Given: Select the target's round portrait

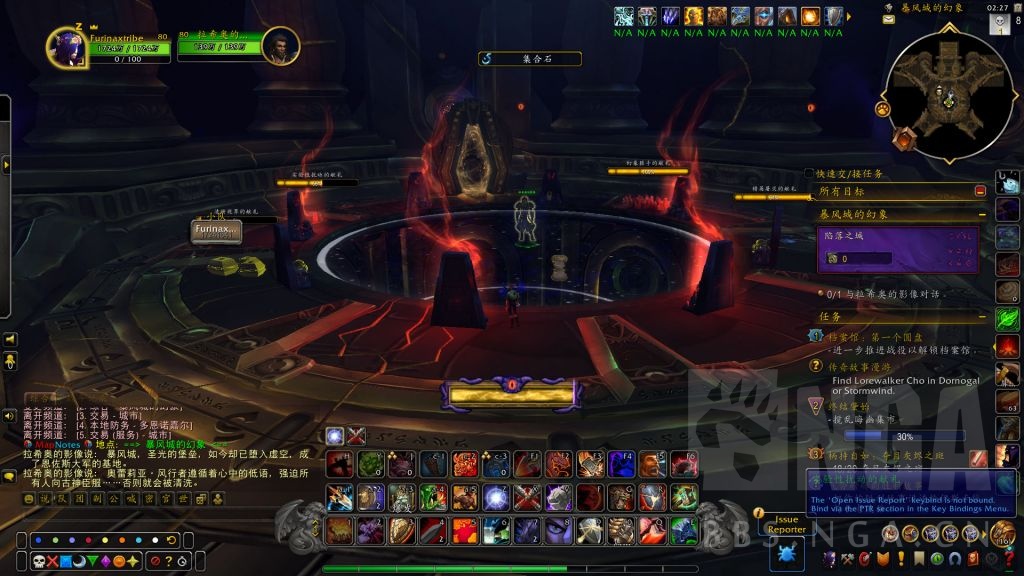Looking at the screenshot, I should tap(281, 45).
